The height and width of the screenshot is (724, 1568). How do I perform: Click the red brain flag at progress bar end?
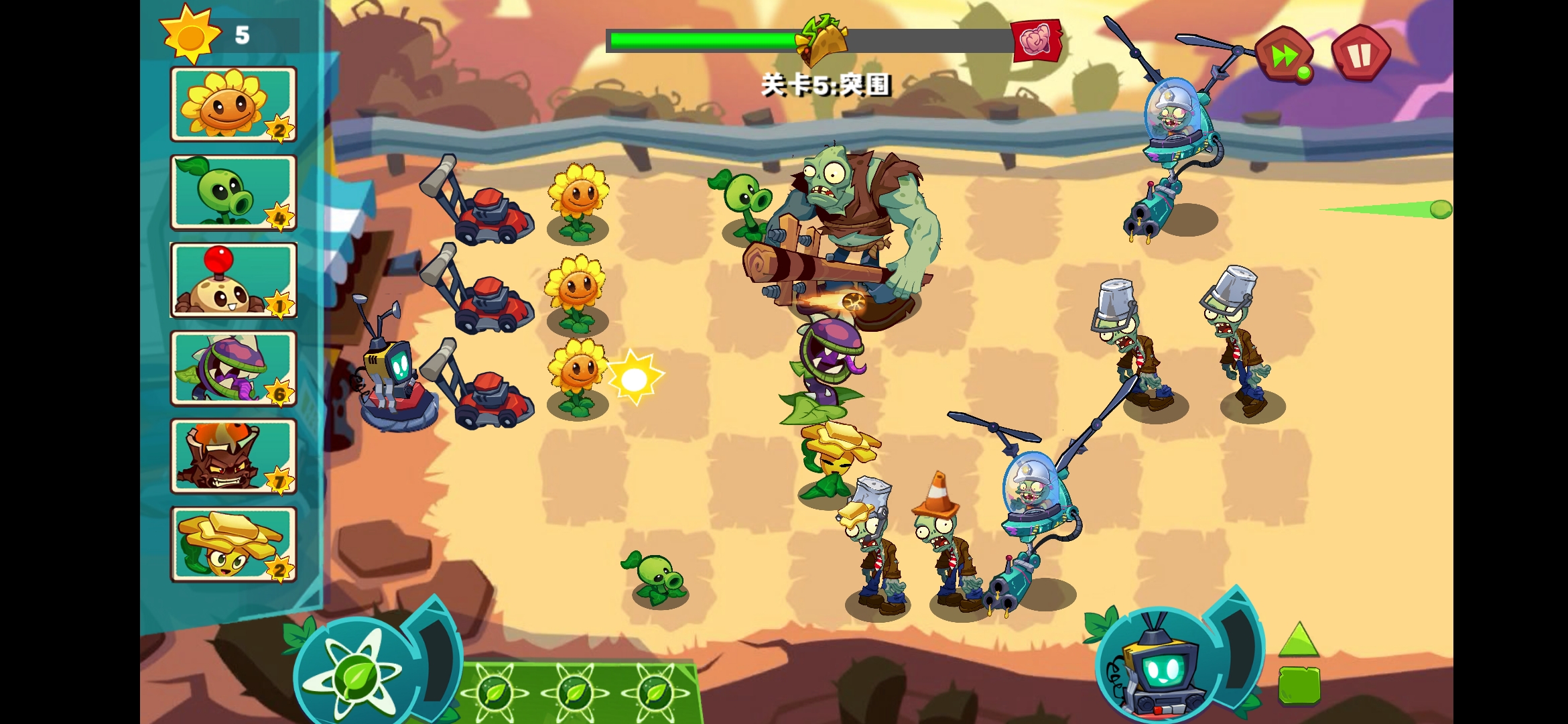pos(1037,40)
